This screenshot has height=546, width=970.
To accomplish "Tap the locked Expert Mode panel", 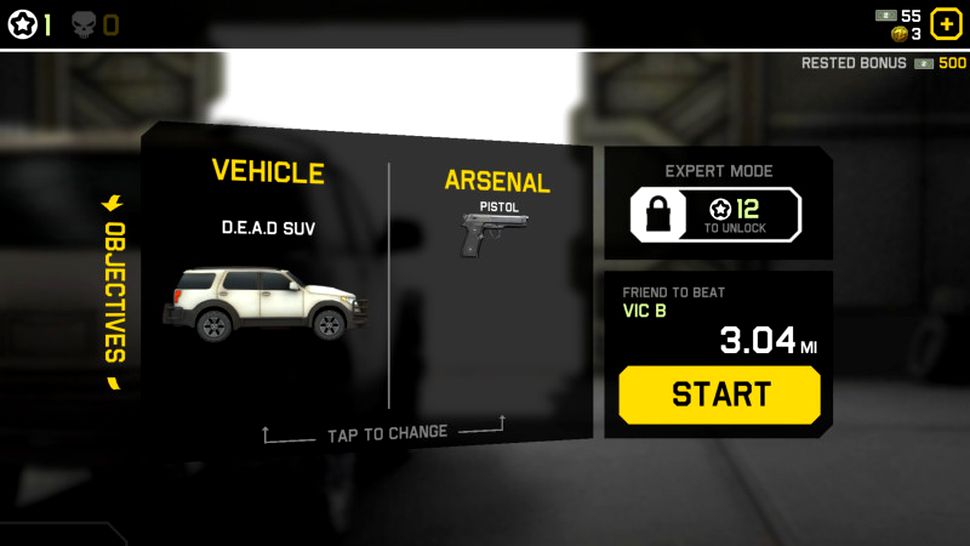I will click(716, 214).
